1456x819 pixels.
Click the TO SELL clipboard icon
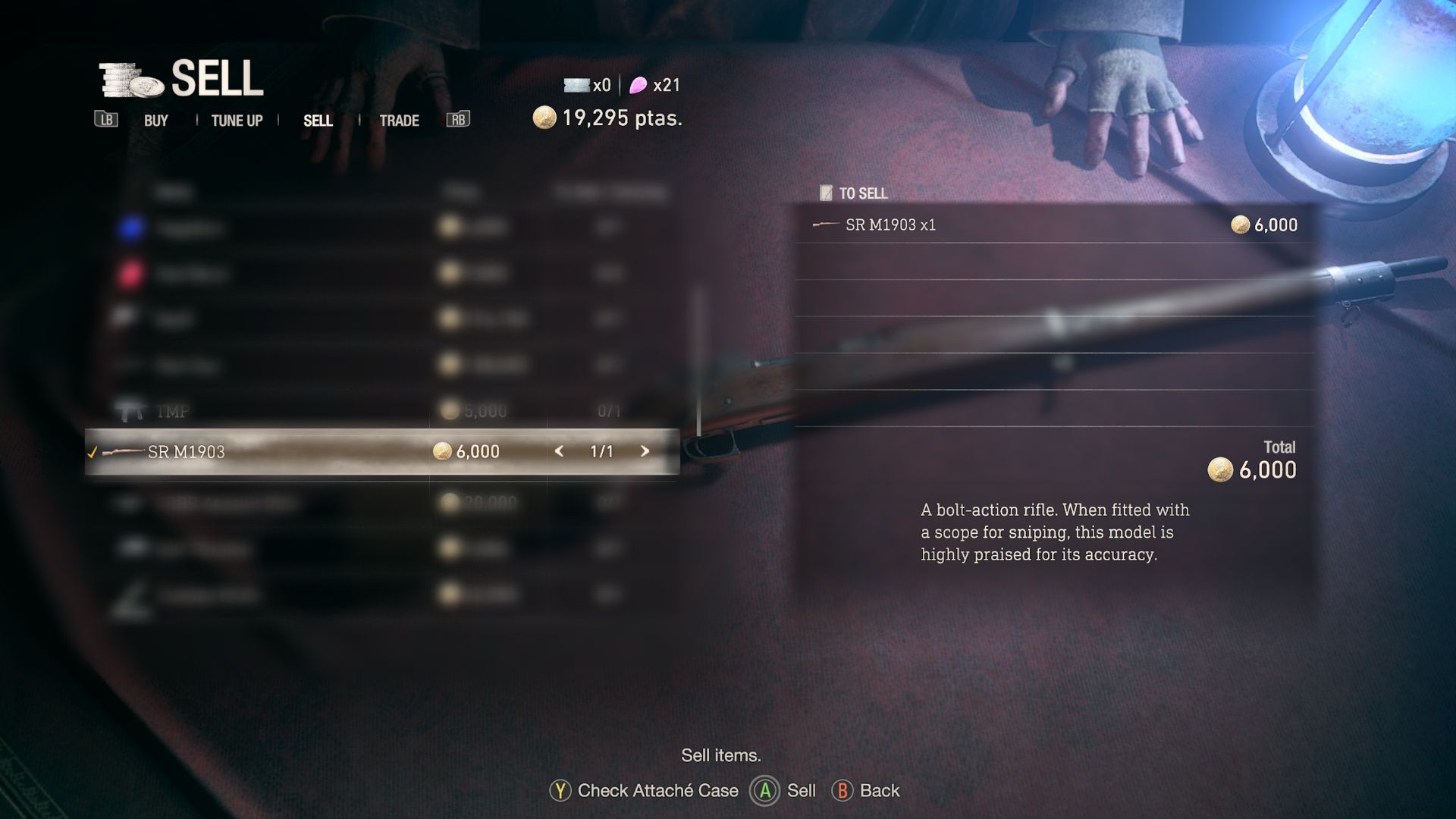[827, 193]
